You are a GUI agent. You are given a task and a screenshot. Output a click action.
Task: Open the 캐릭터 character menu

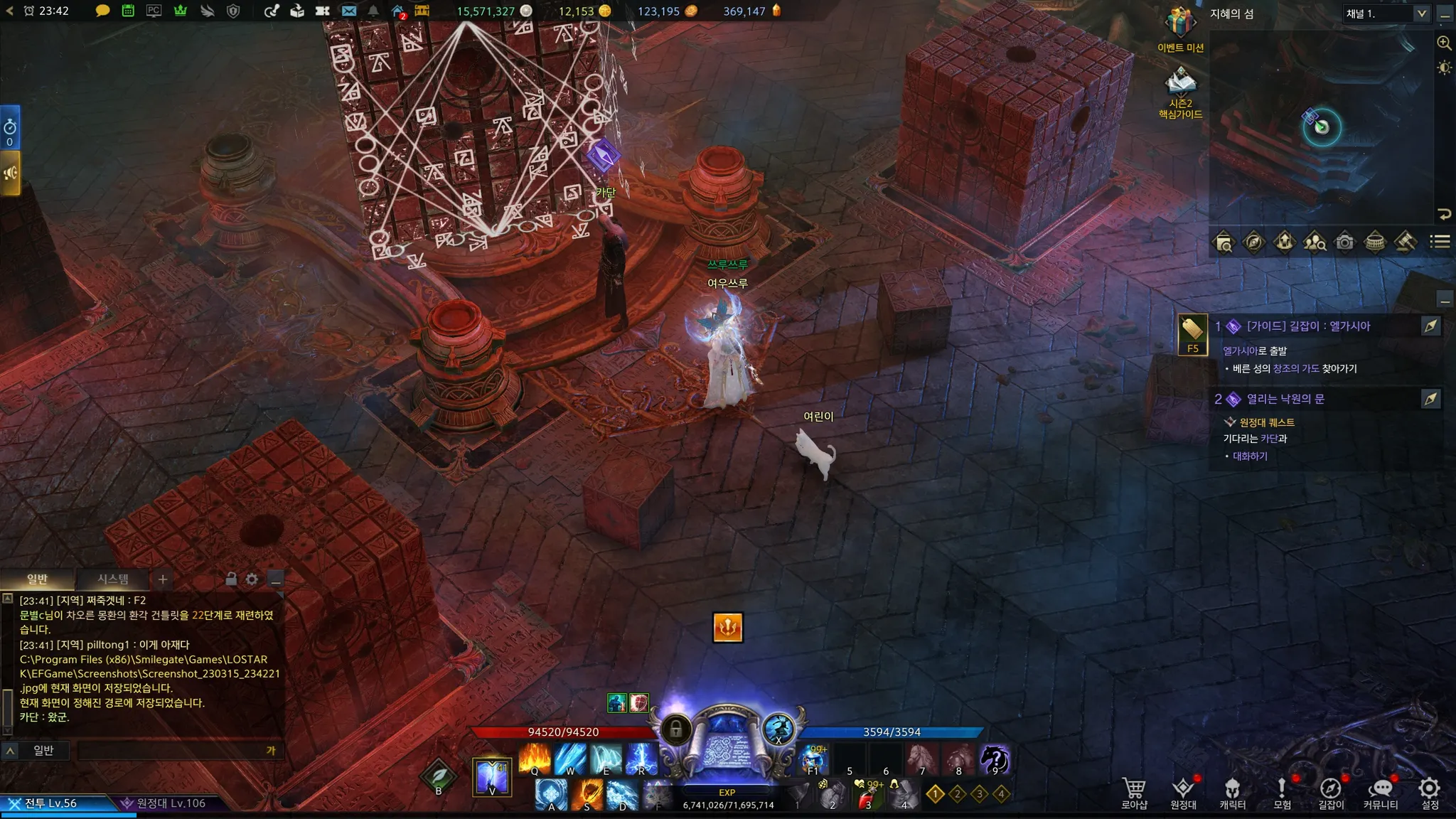(x=1232, y=792)
